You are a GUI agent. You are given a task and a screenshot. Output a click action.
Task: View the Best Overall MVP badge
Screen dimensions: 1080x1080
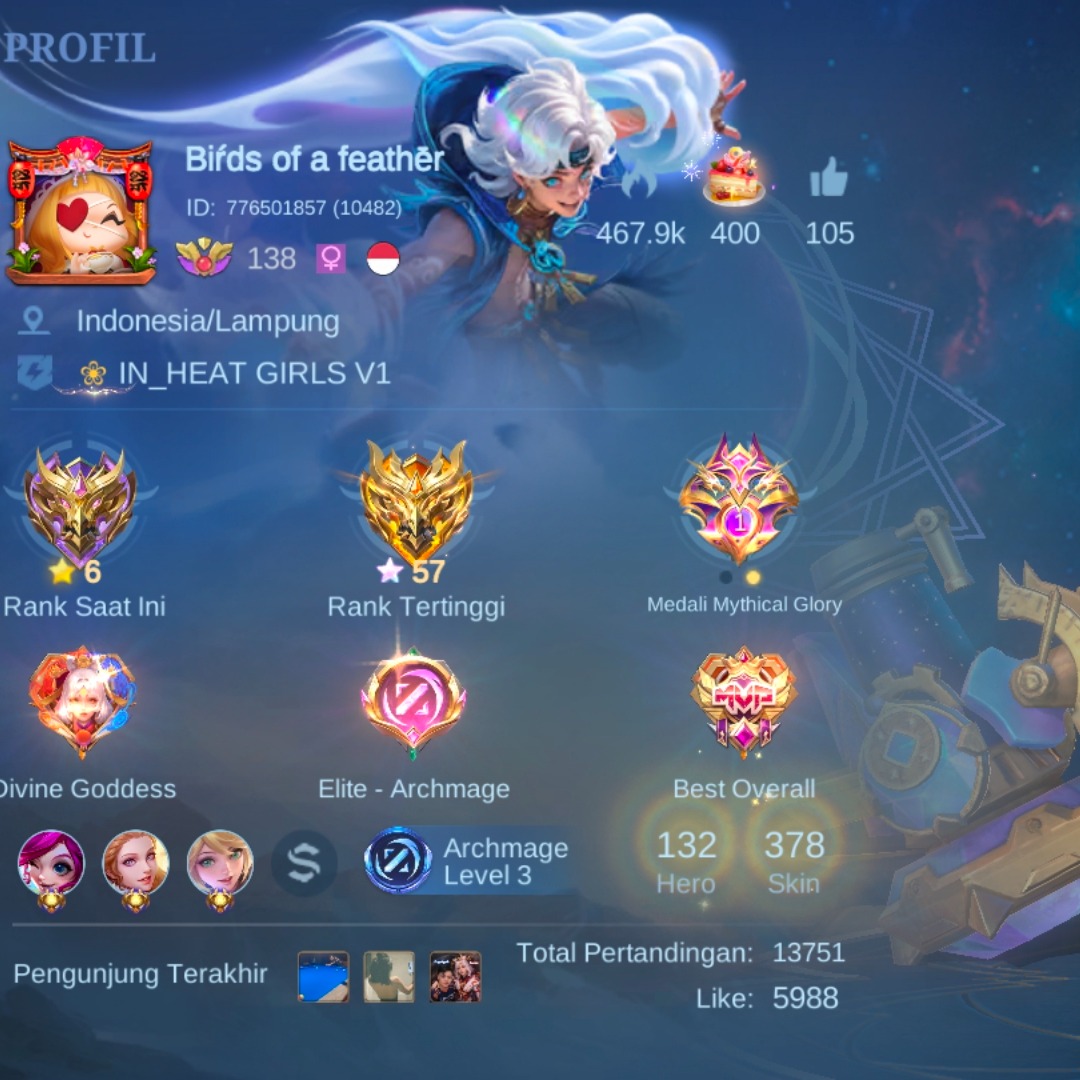[x=744, y=702]
